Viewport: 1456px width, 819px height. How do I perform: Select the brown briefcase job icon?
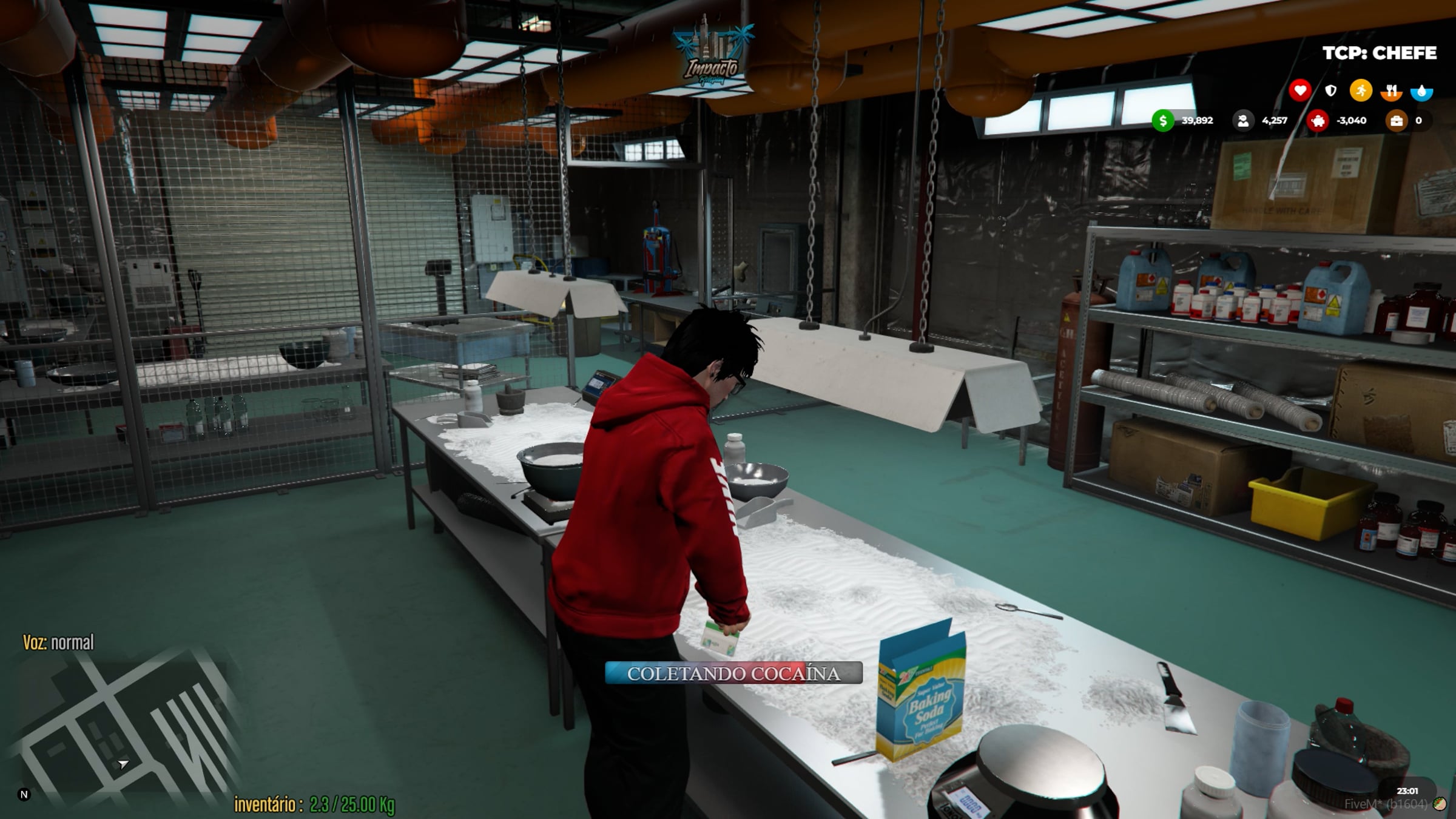pos(1396,121)
